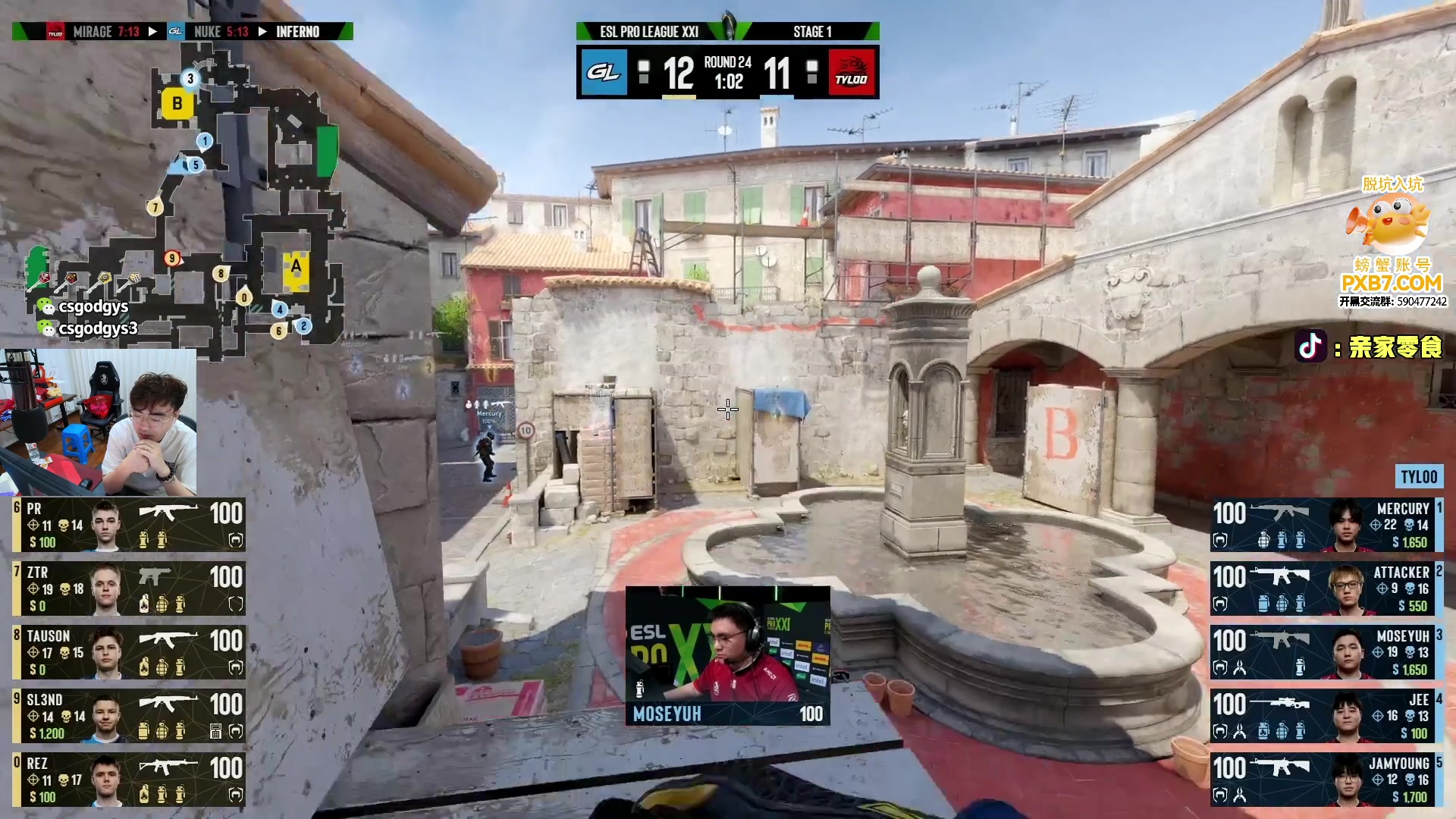Choose ATTACKER in the TYLOO list

tap(1326, 588)
